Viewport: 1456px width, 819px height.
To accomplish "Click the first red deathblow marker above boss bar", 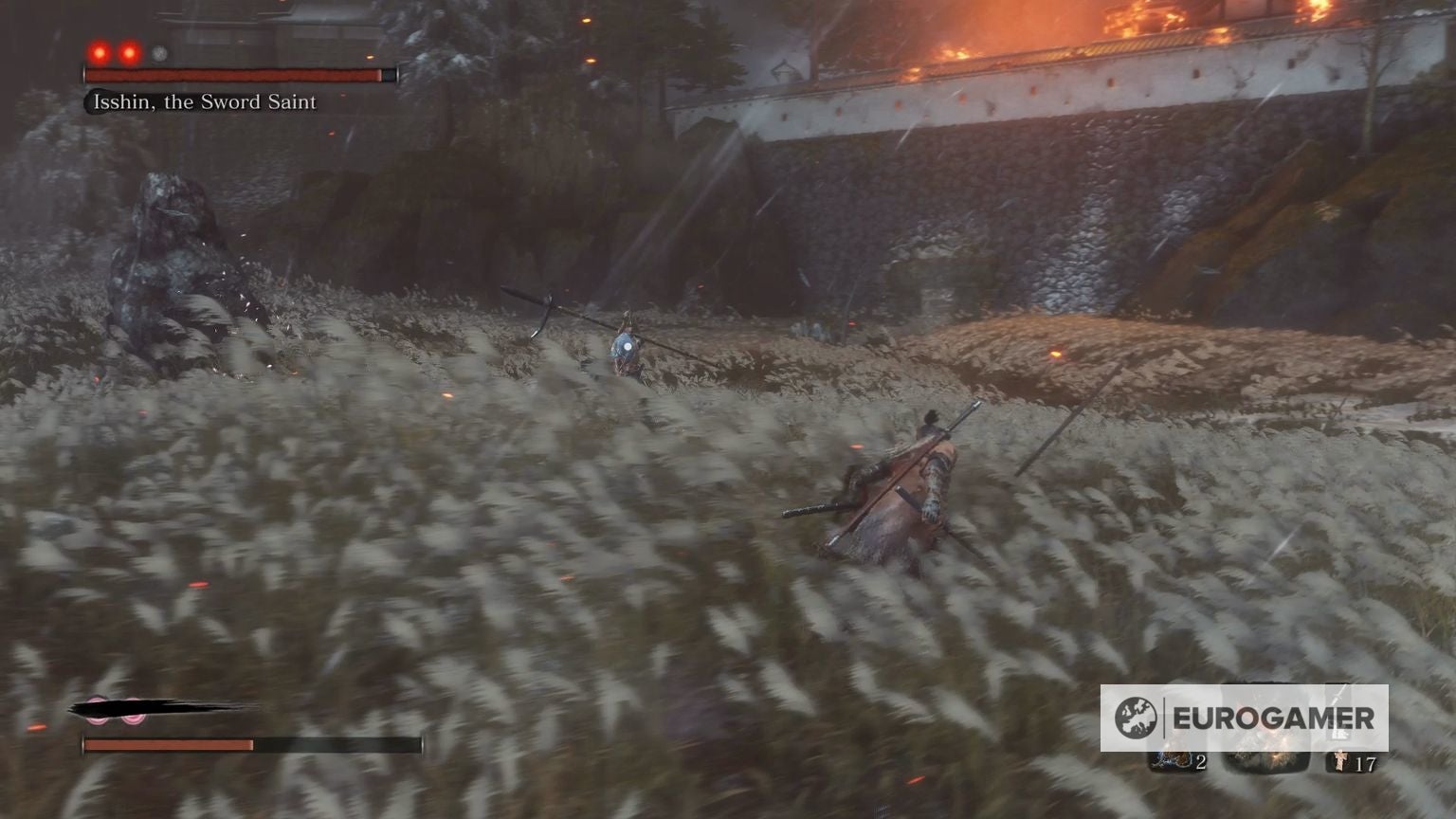I will coord(100,53).
